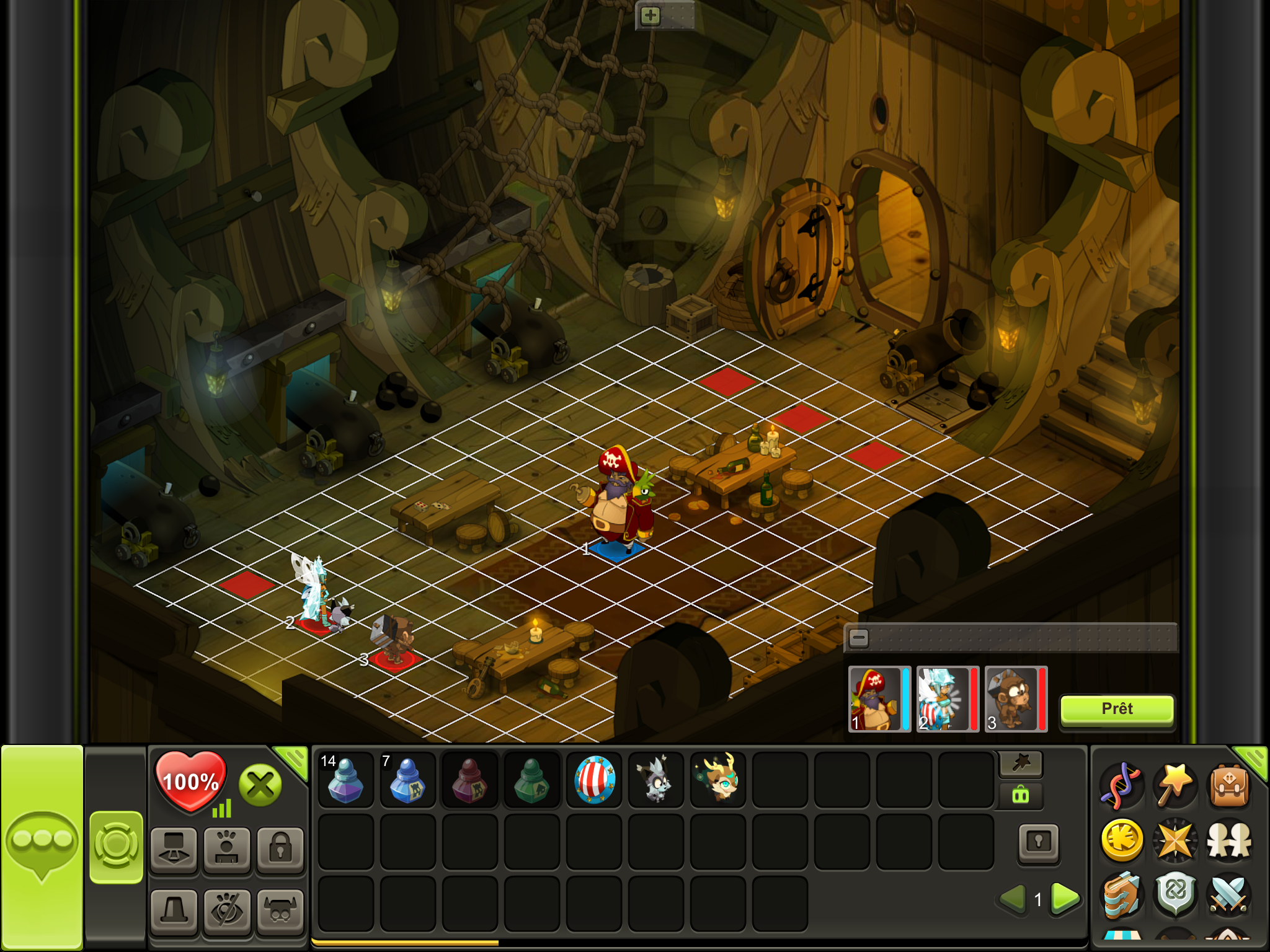The image size is (1270, 952).
Task: Collapse the turn order timeline panel
Action: coord(859,638)
